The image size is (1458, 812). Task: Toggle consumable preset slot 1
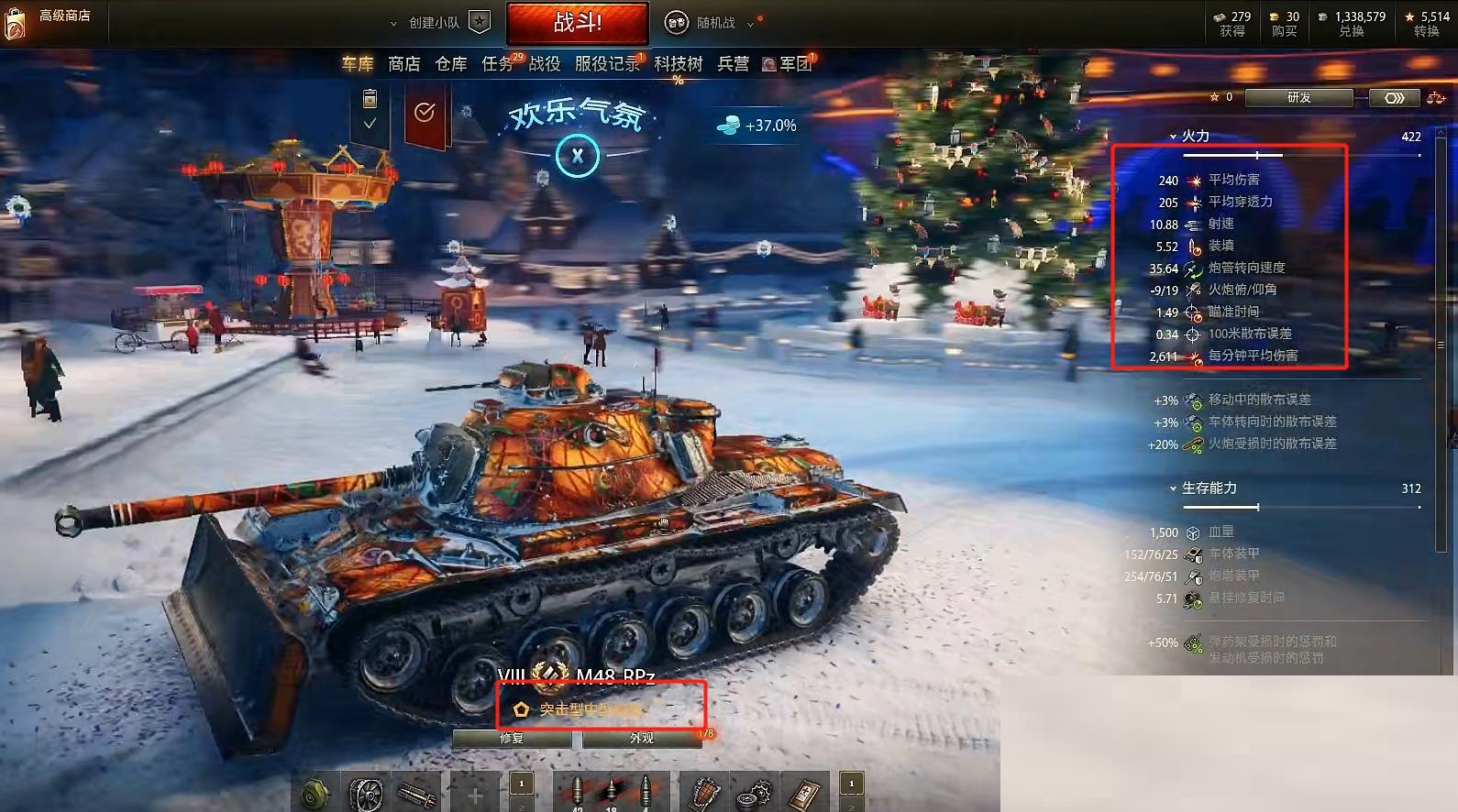(x=850, y=785)
